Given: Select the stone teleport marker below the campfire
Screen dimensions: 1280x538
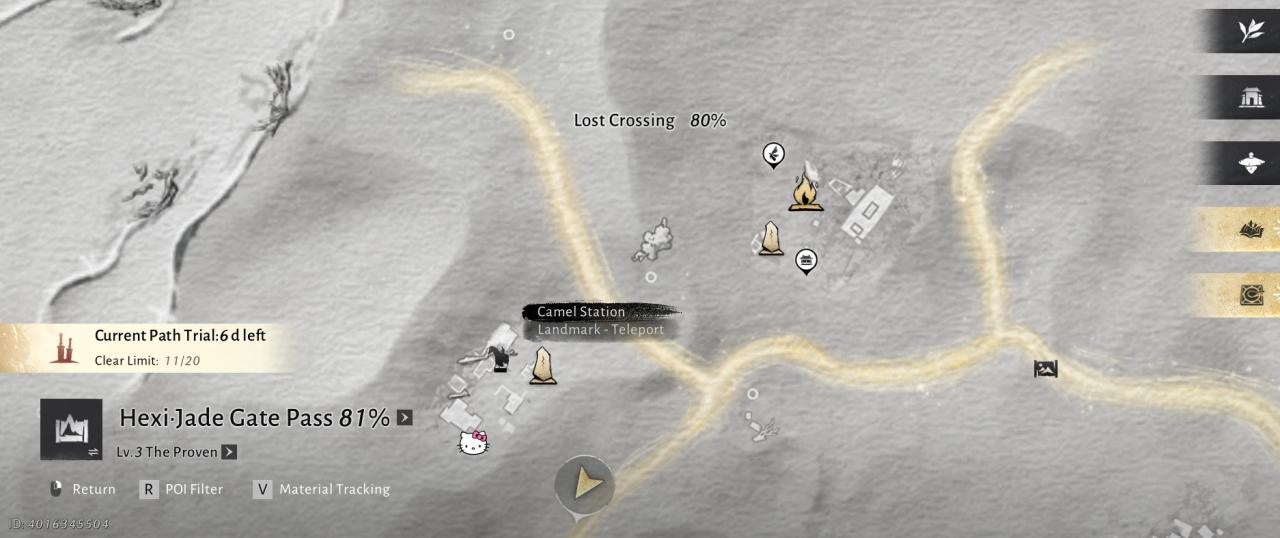Looking at the screenshot, I should (x=770, y=238).
